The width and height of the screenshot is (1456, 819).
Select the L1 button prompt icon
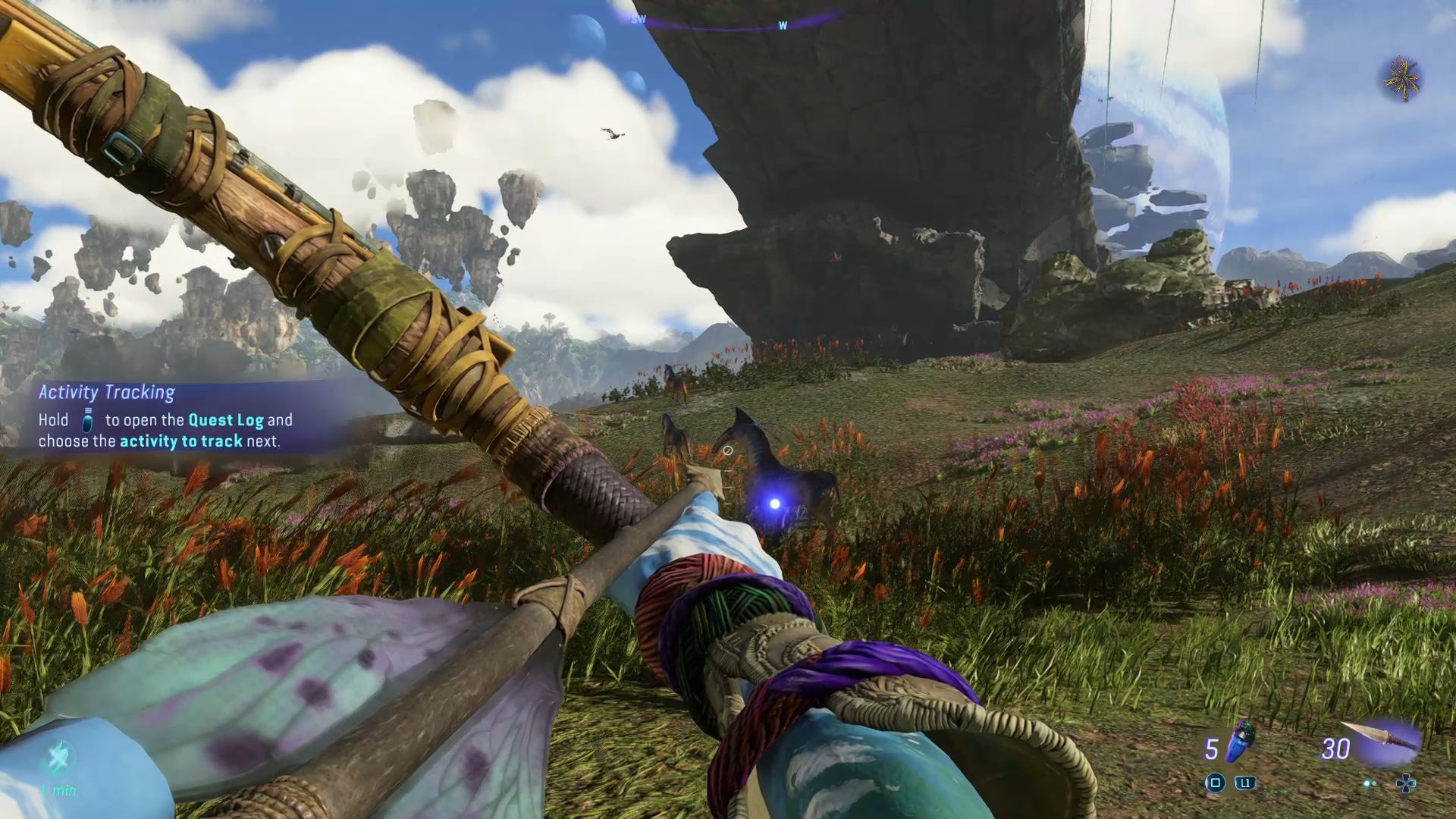1245,783
